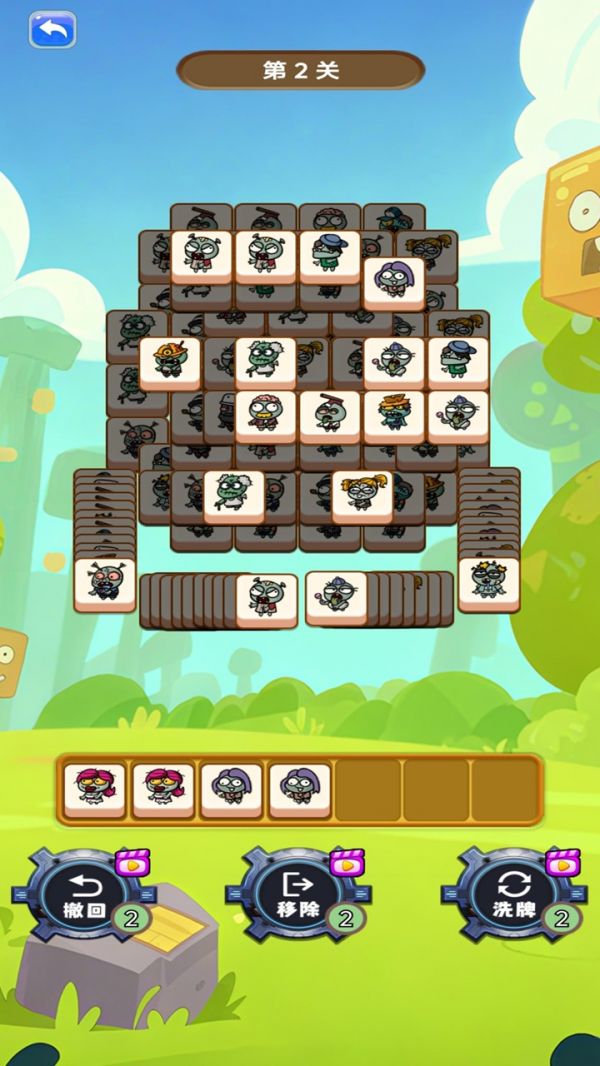This screenshot has width=600, height=1066.
Task: Pick the dark-haired zombie with red headband tile
Action: 329,415
